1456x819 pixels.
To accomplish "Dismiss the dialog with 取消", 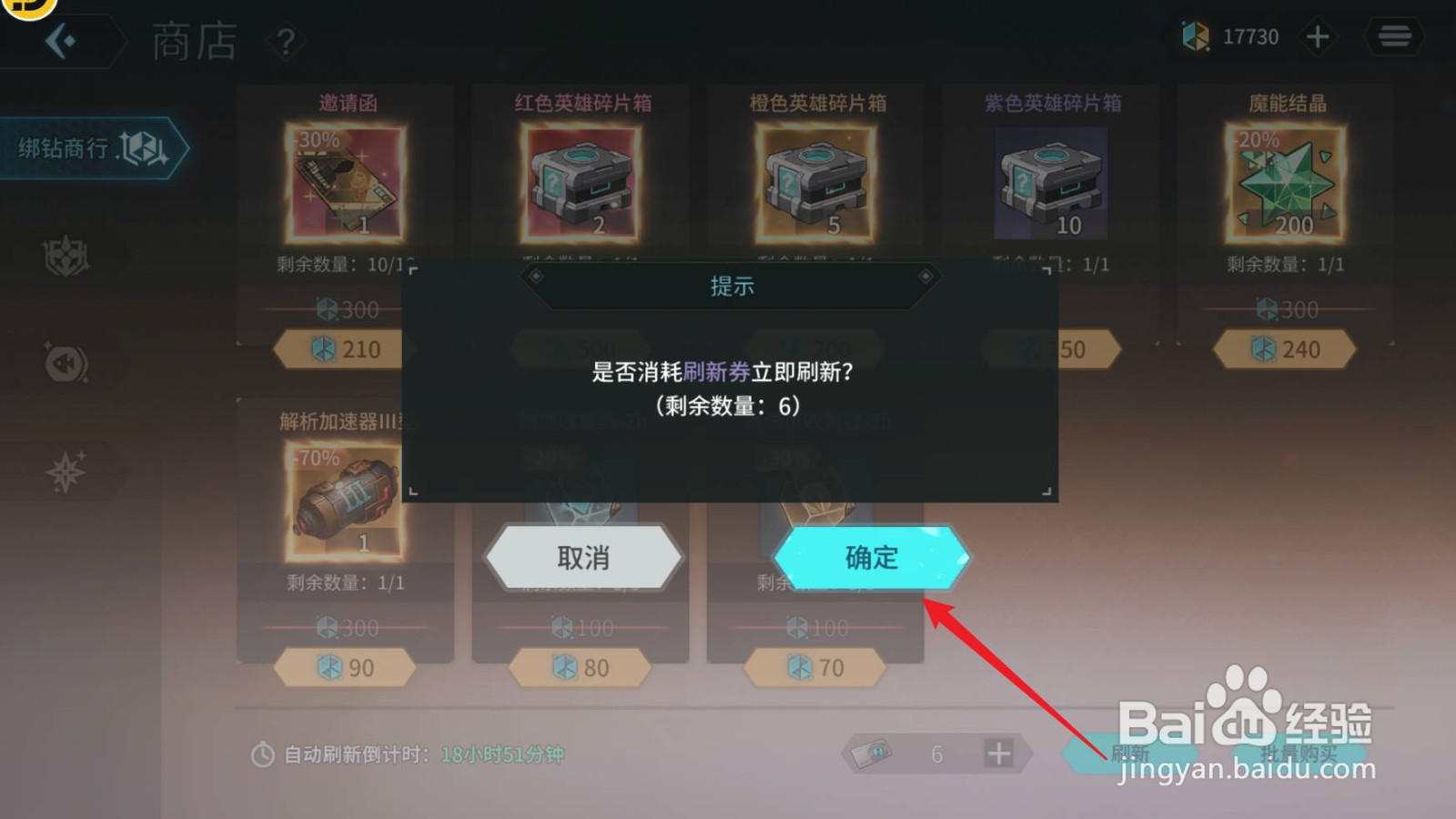I will coord(585,557).
